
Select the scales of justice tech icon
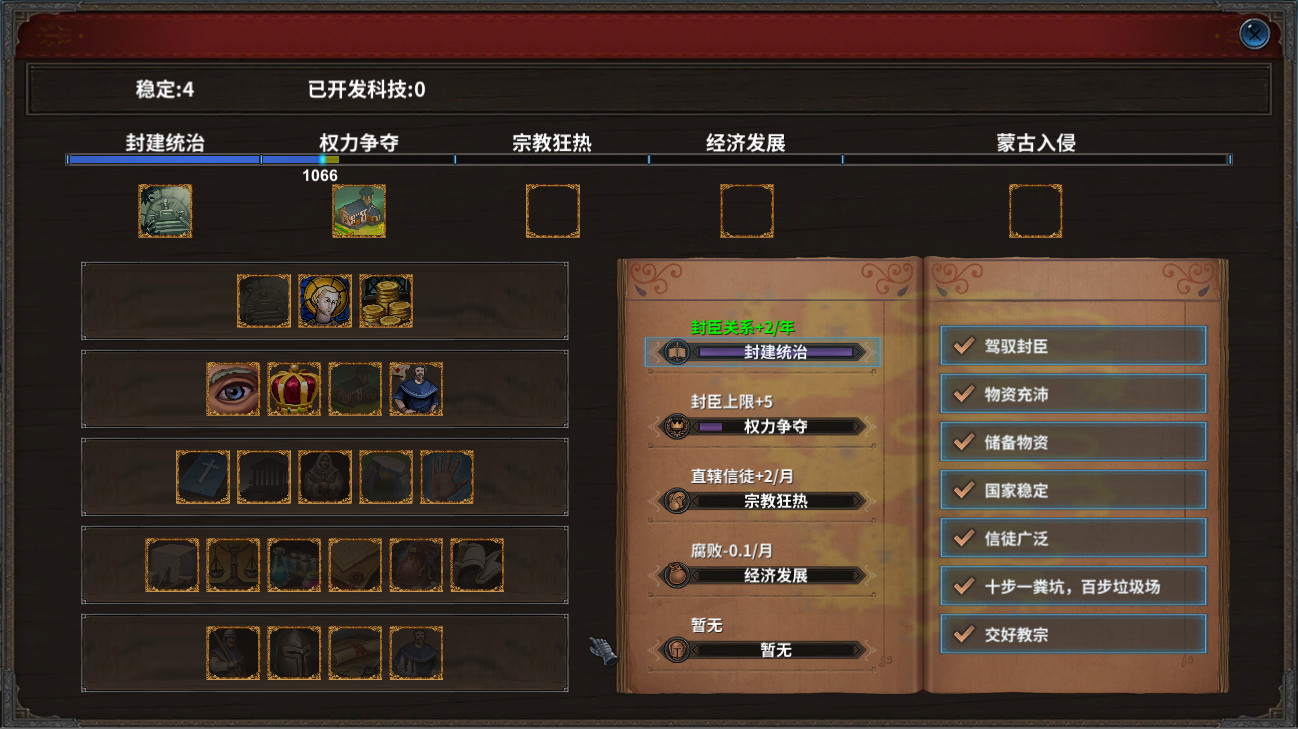[x=233, y=563]
